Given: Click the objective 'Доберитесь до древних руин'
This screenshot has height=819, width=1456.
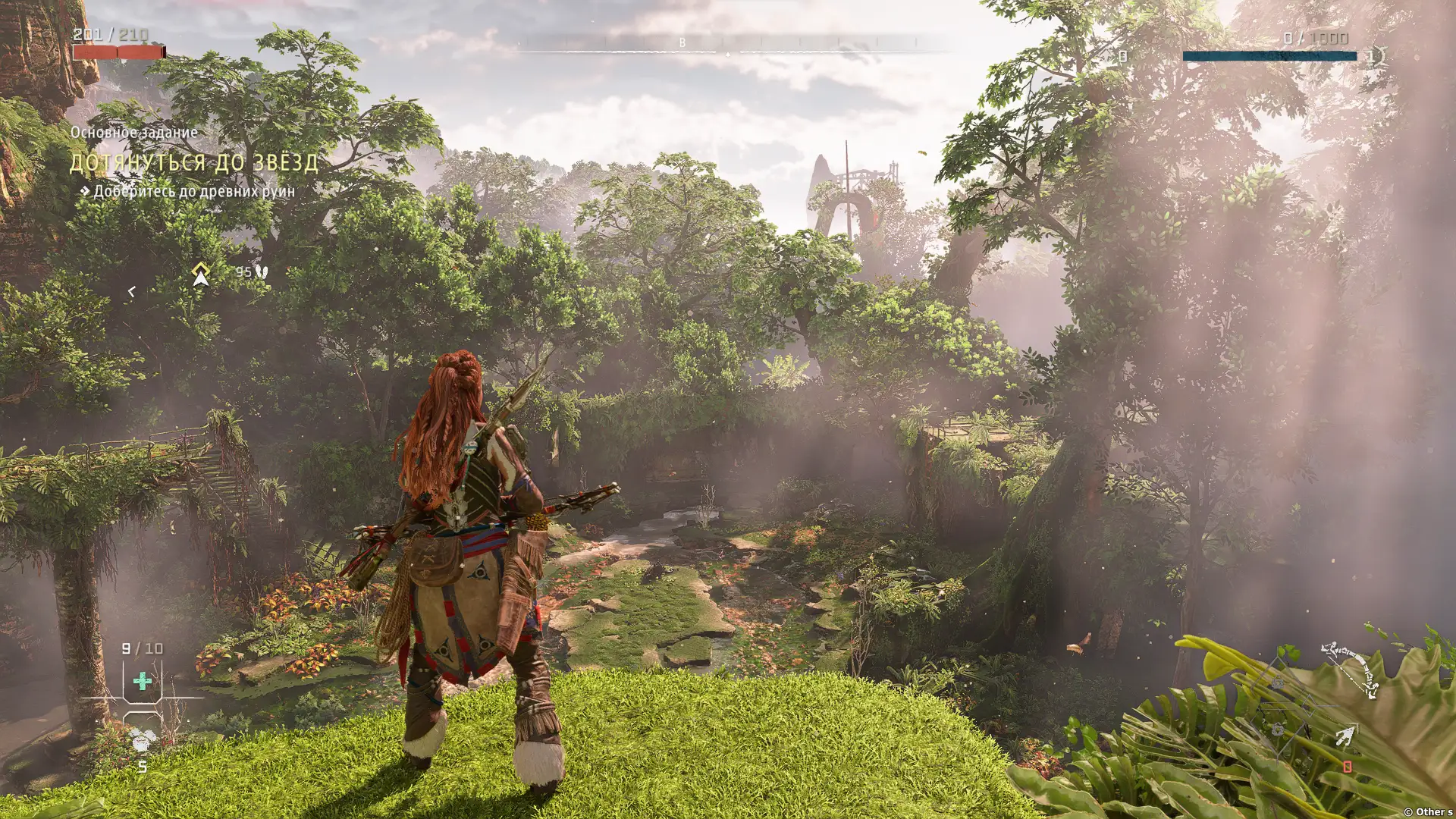Looking at the screenshot, I should click(193, 192).
